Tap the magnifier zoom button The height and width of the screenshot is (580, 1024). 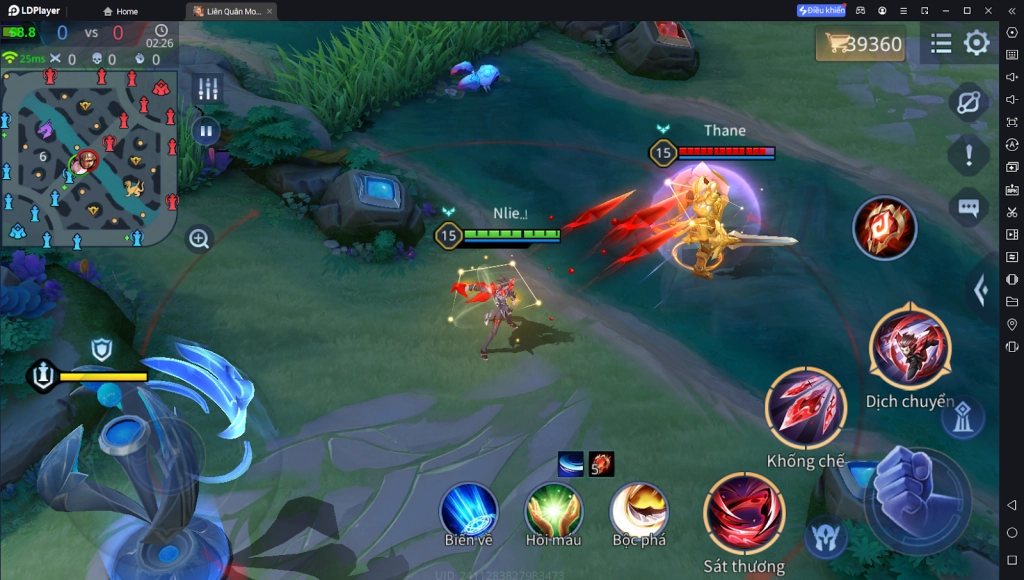click(199, 239)
